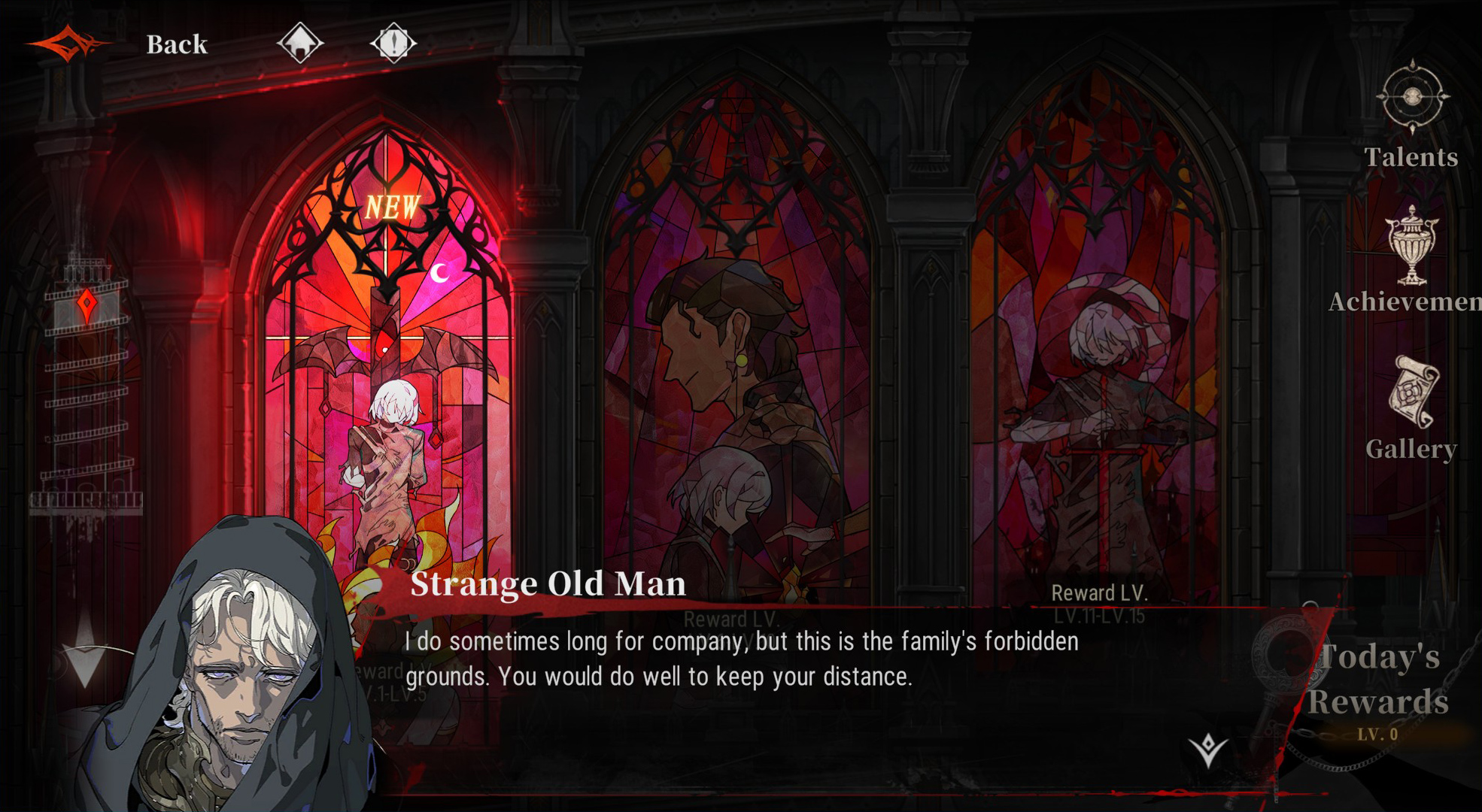Open the exclamation mark info icon
Screen dimensions: 1482x812
[393, 43]
